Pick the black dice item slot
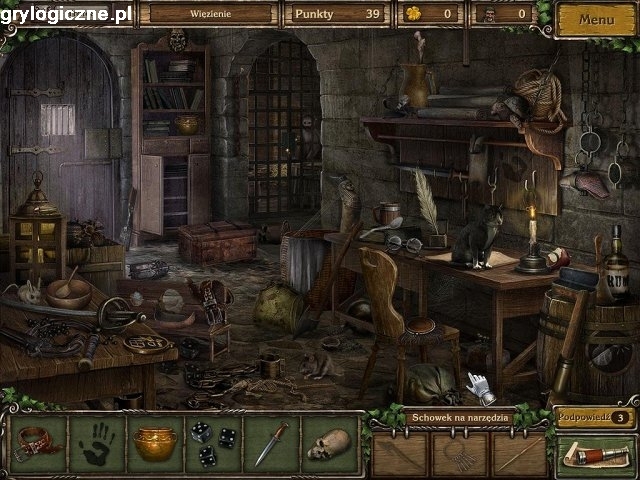 tap(214, 444)
